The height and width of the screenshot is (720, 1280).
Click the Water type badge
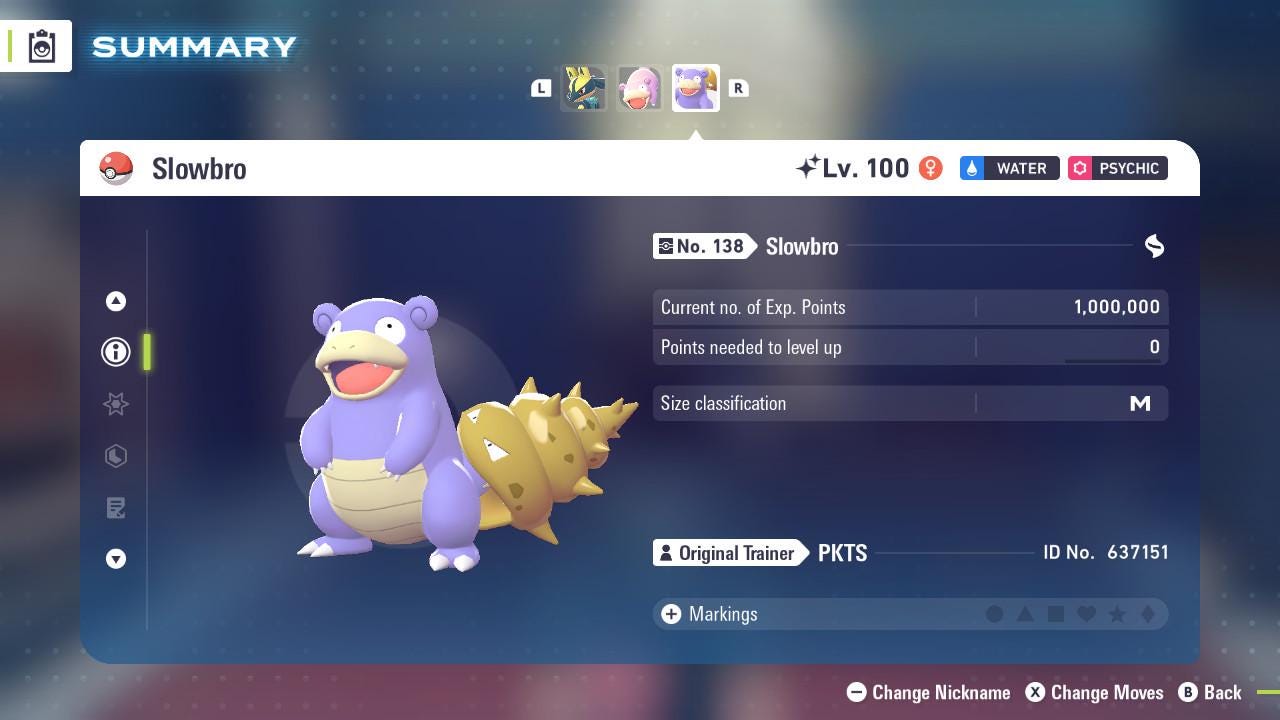[x=1008, y=168]
